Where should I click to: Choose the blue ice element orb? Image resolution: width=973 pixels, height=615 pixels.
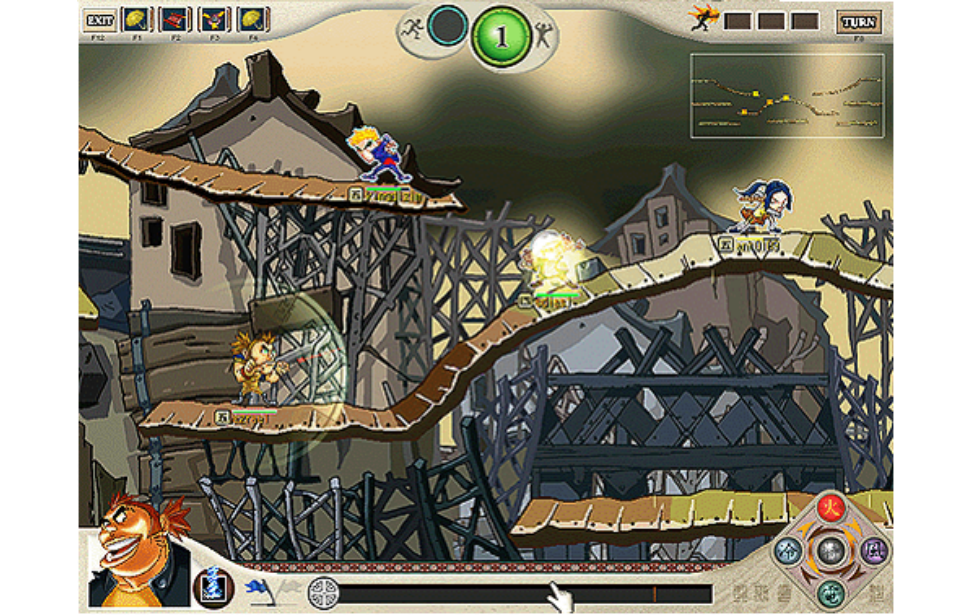(788, 550)
